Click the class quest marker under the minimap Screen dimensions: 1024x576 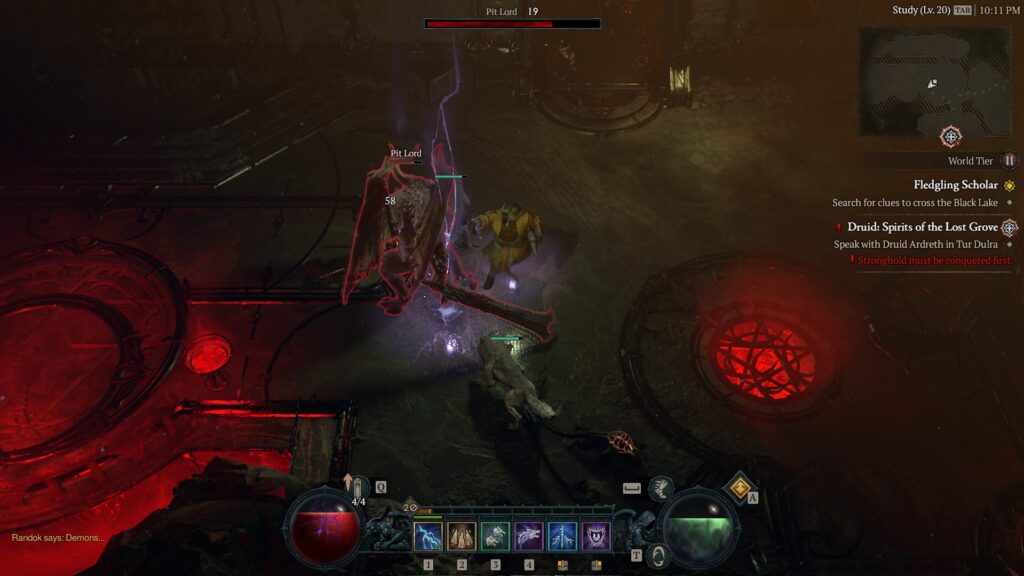951,137
